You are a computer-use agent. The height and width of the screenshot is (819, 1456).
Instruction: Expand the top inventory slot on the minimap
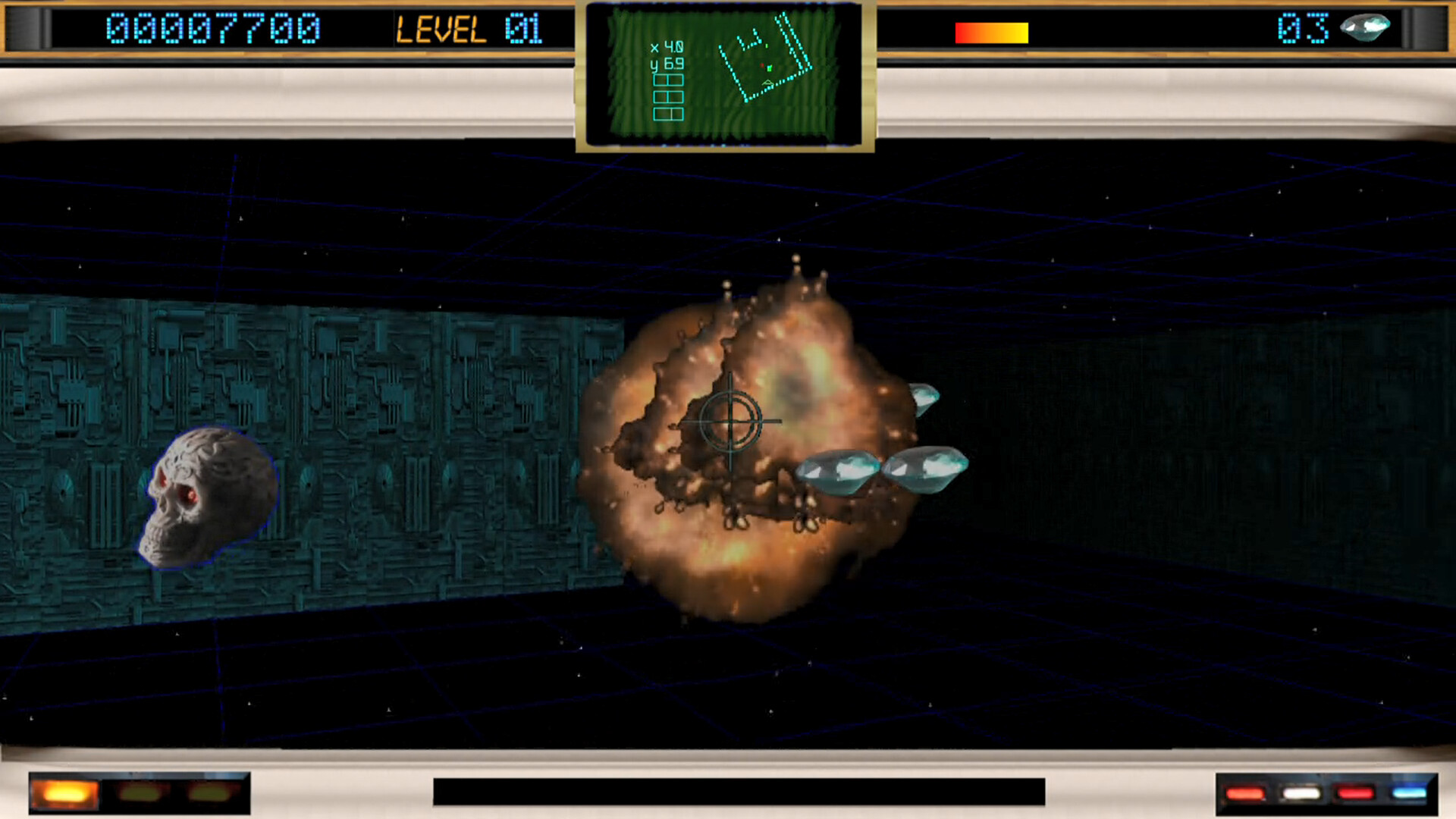coord(669,80)
